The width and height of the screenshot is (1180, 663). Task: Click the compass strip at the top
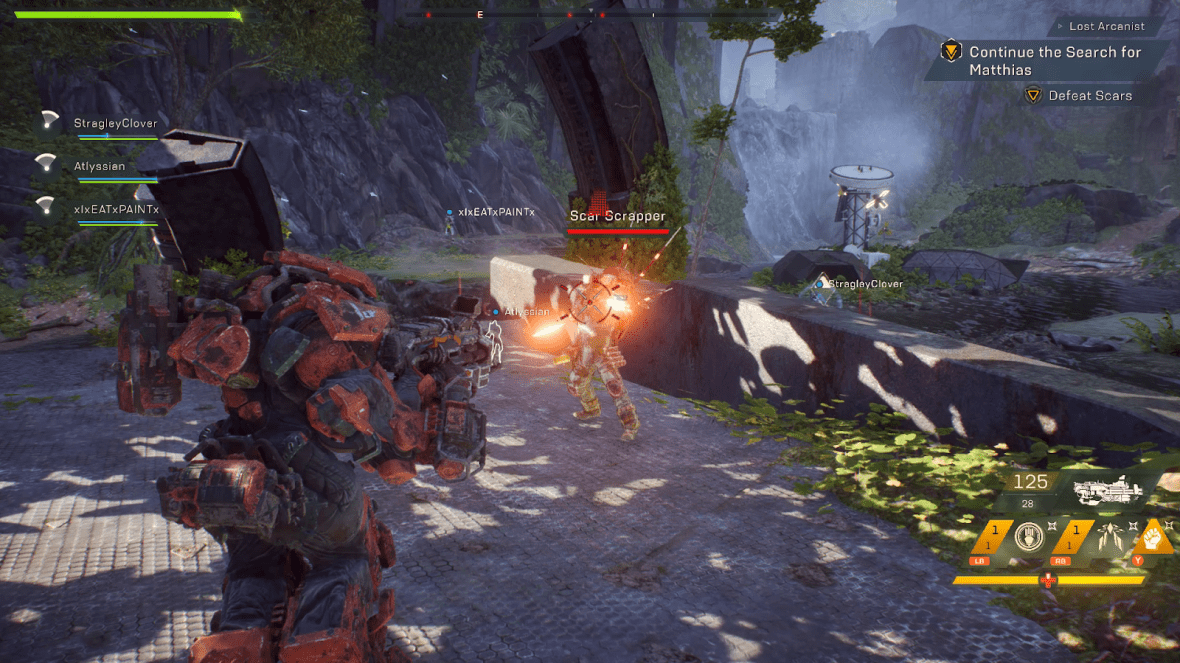pos(590,15)
